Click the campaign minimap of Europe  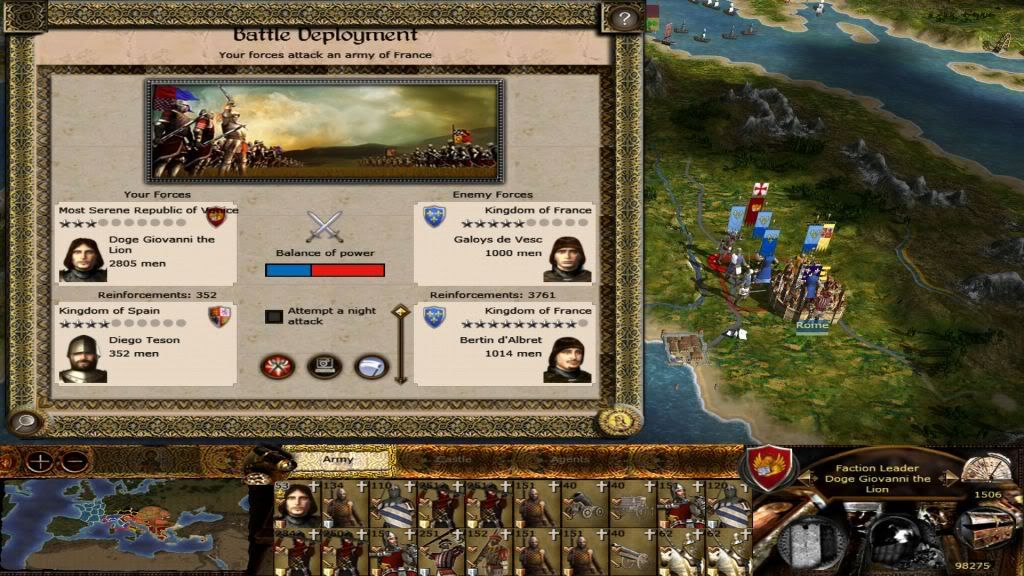123,523
